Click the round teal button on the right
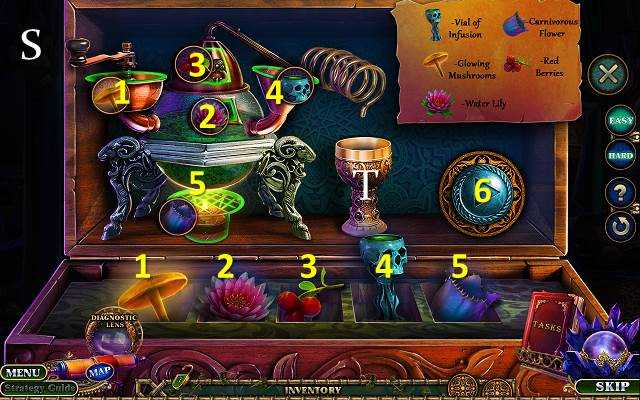Image resolution: width=640 pixels, height=400 pixels. 481,193
